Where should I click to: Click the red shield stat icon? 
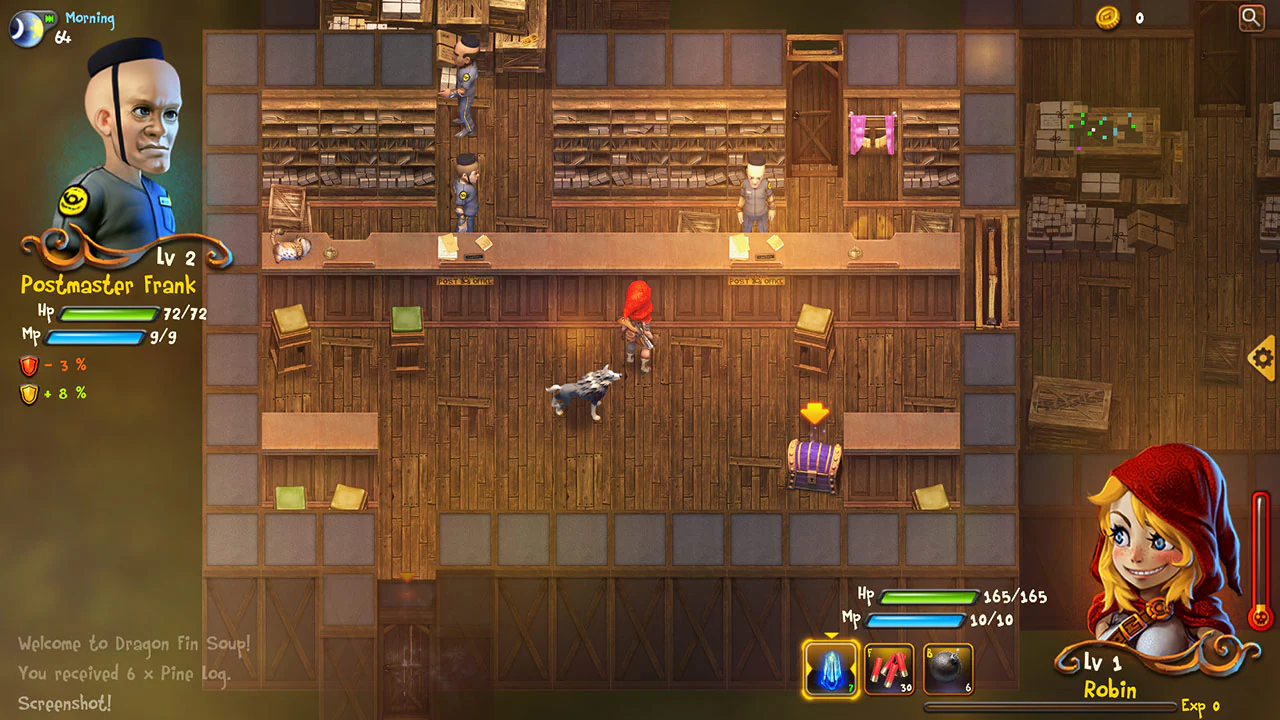pos(29,366)
